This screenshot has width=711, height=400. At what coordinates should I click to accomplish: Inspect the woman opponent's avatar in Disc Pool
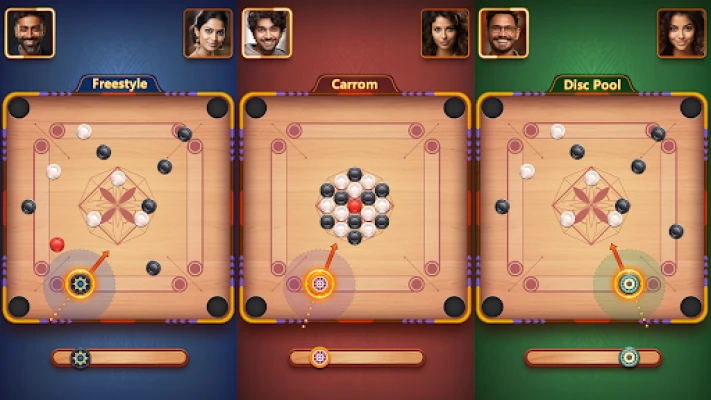(x=681, y=33)
